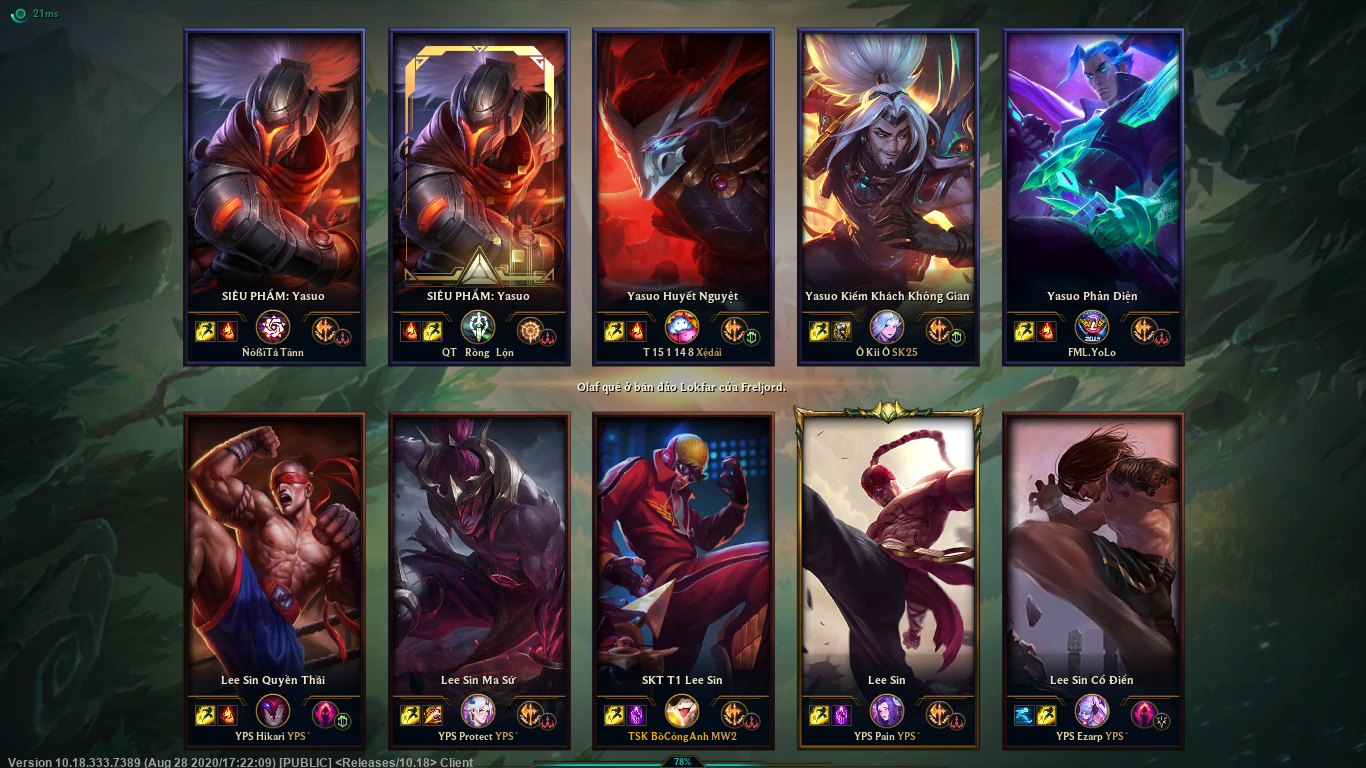Click the loading progress bar showing 78%
The image size is (1366, 768).
tap(683, 760)
